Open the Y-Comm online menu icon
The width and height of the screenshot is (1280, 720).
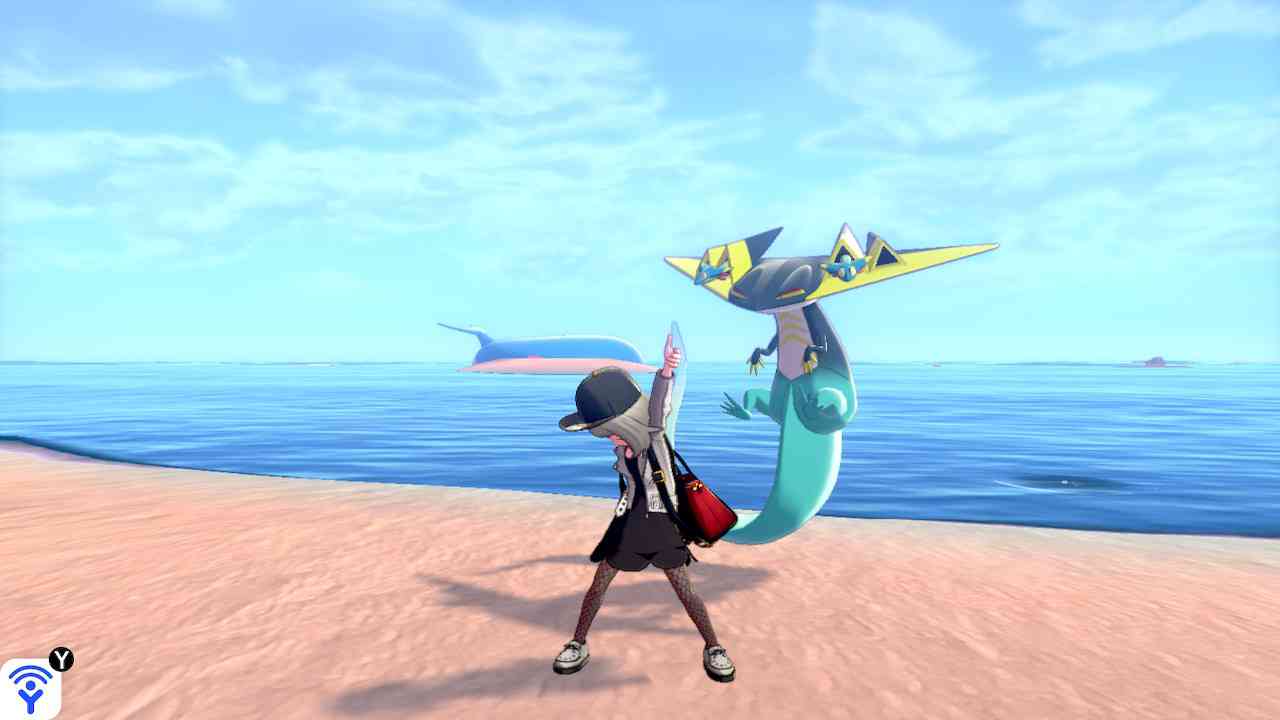click(x=30, y=688)
